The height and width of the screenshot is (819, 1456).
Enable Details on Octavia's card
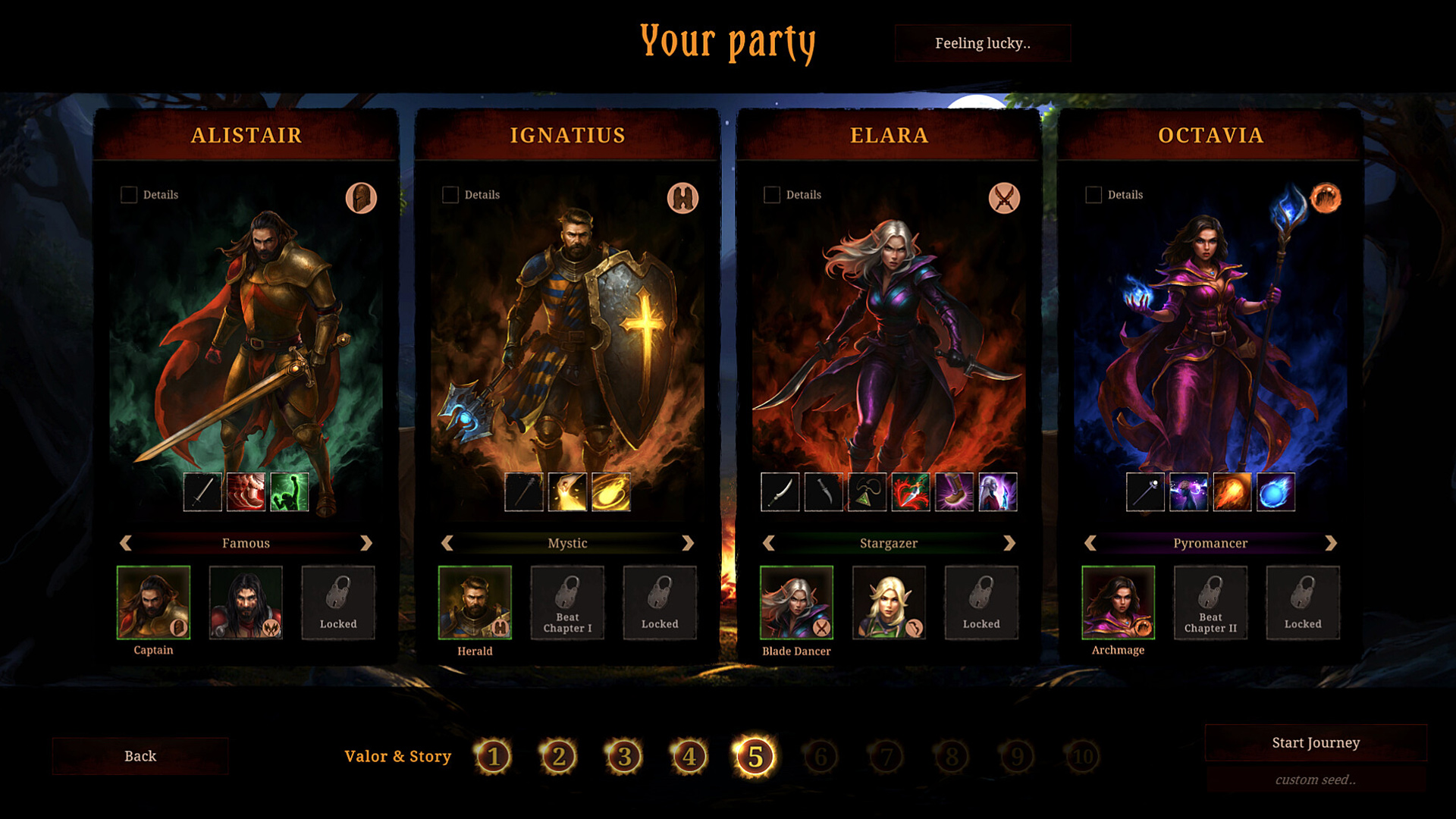pyautogui.click(x=1094, y=195)
